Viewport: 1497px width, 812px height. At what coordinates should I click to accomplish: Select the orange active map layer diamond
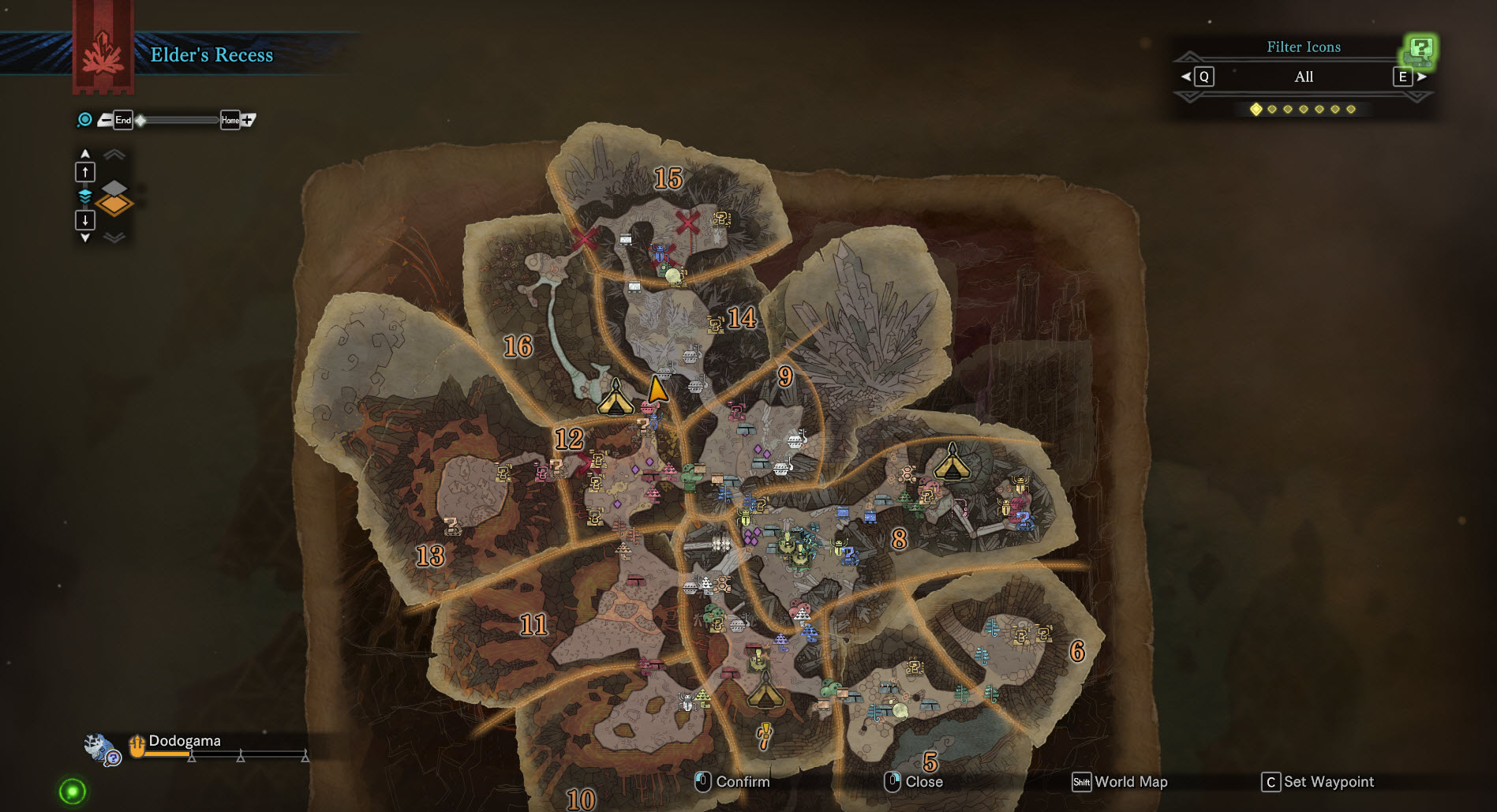114,205
